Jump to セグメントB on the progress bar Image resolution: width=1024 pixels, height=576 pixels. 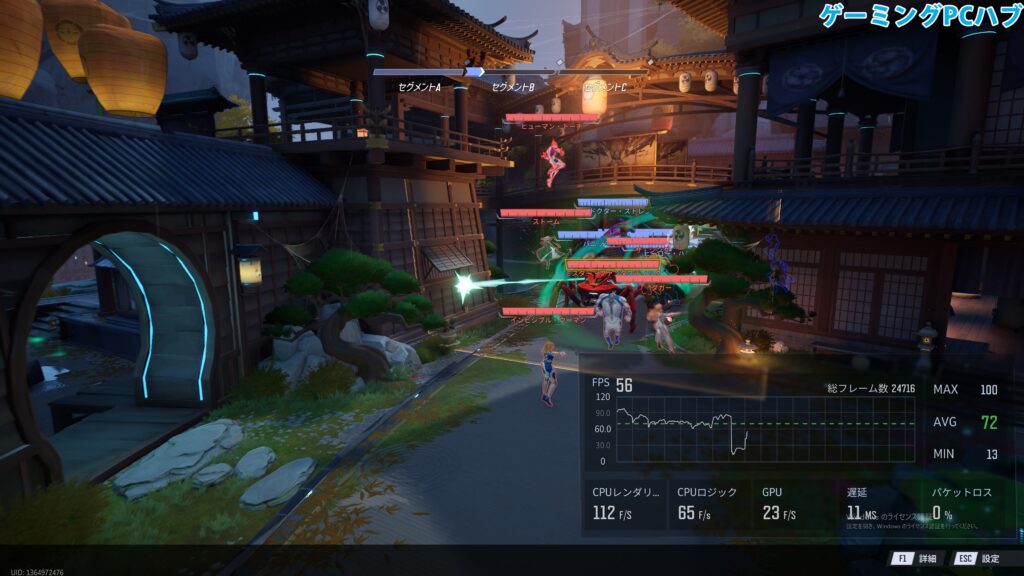click(x=513, y=86)
